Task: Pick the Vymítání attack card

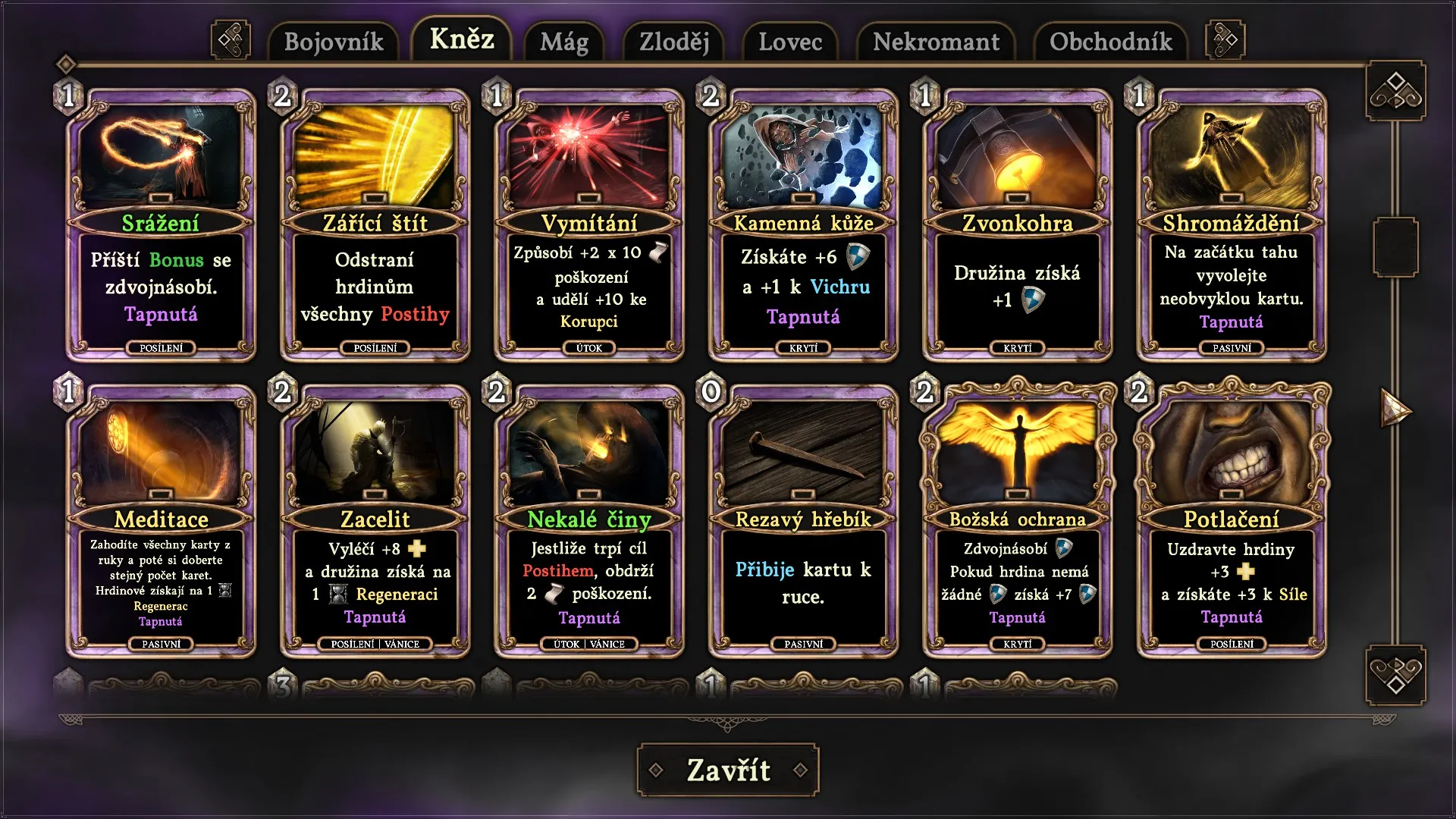Action: (589, 225)
